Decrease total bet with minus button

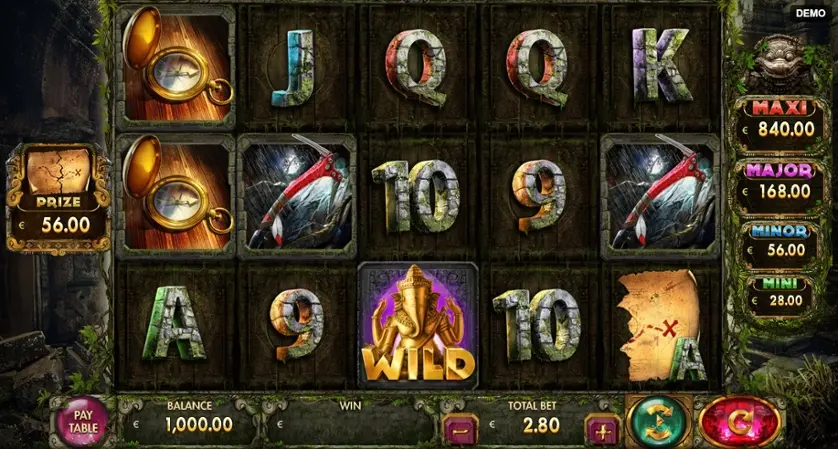tap(459, 430)
